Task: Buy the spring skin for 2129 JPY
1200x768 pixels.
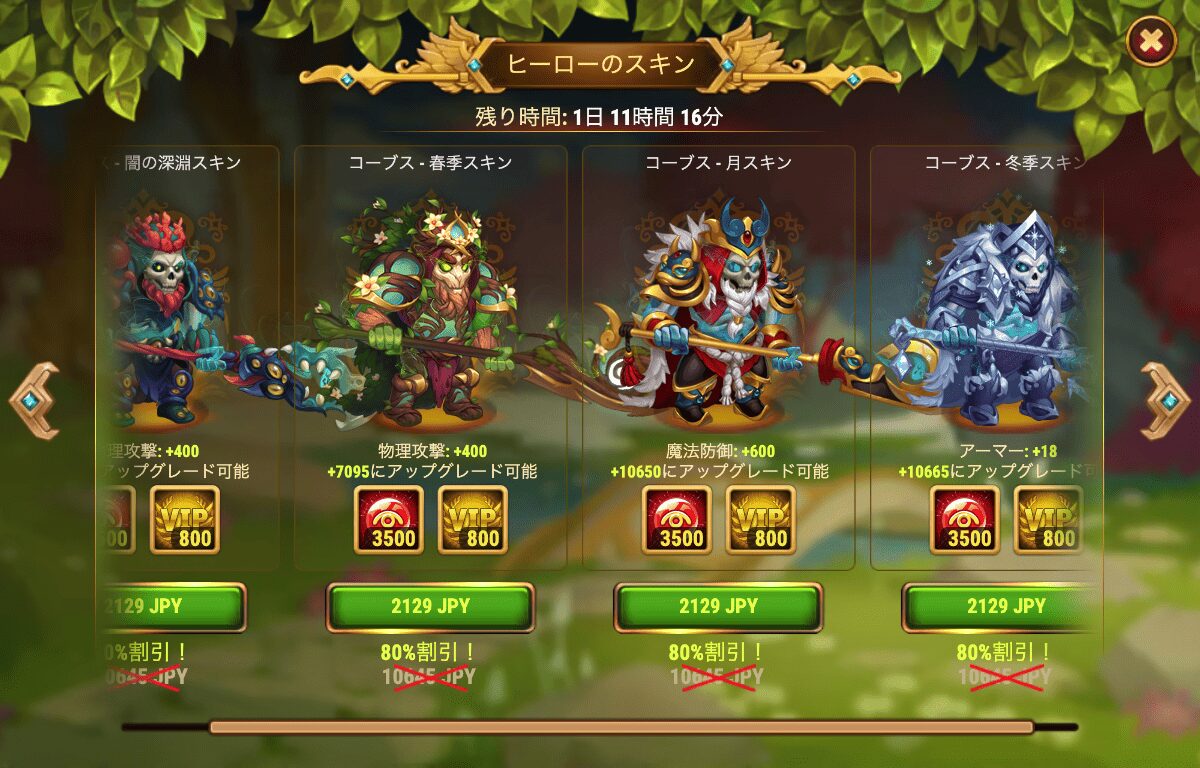Action: click(x=430, y=606)
